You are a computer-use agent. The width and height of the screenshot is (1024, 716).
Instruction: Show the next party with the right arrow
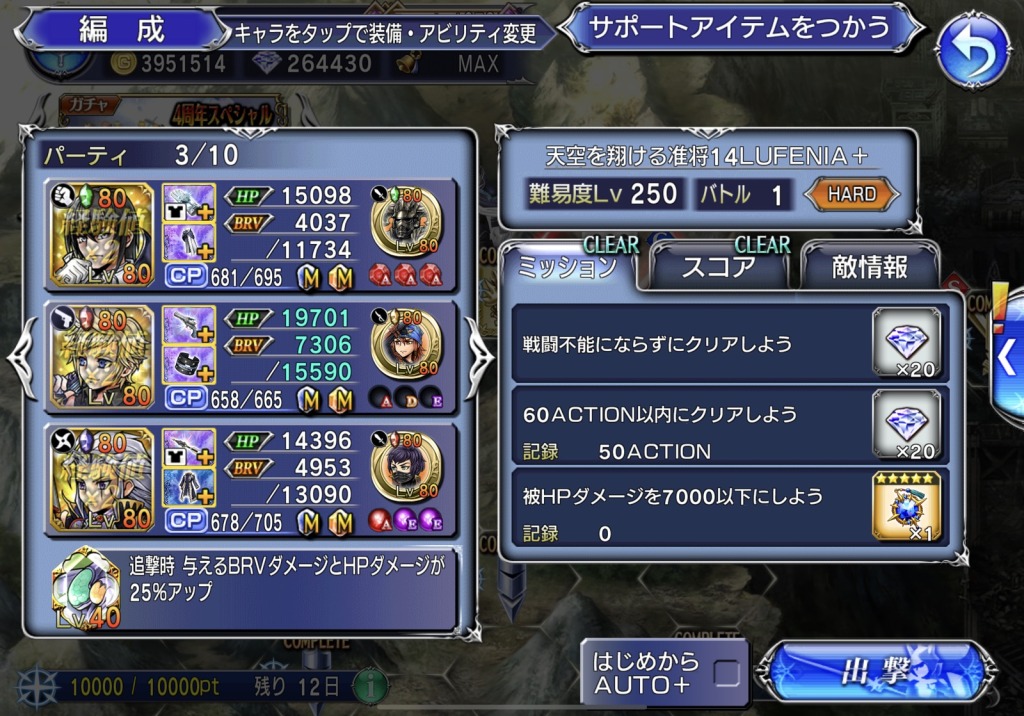point(478,356)
